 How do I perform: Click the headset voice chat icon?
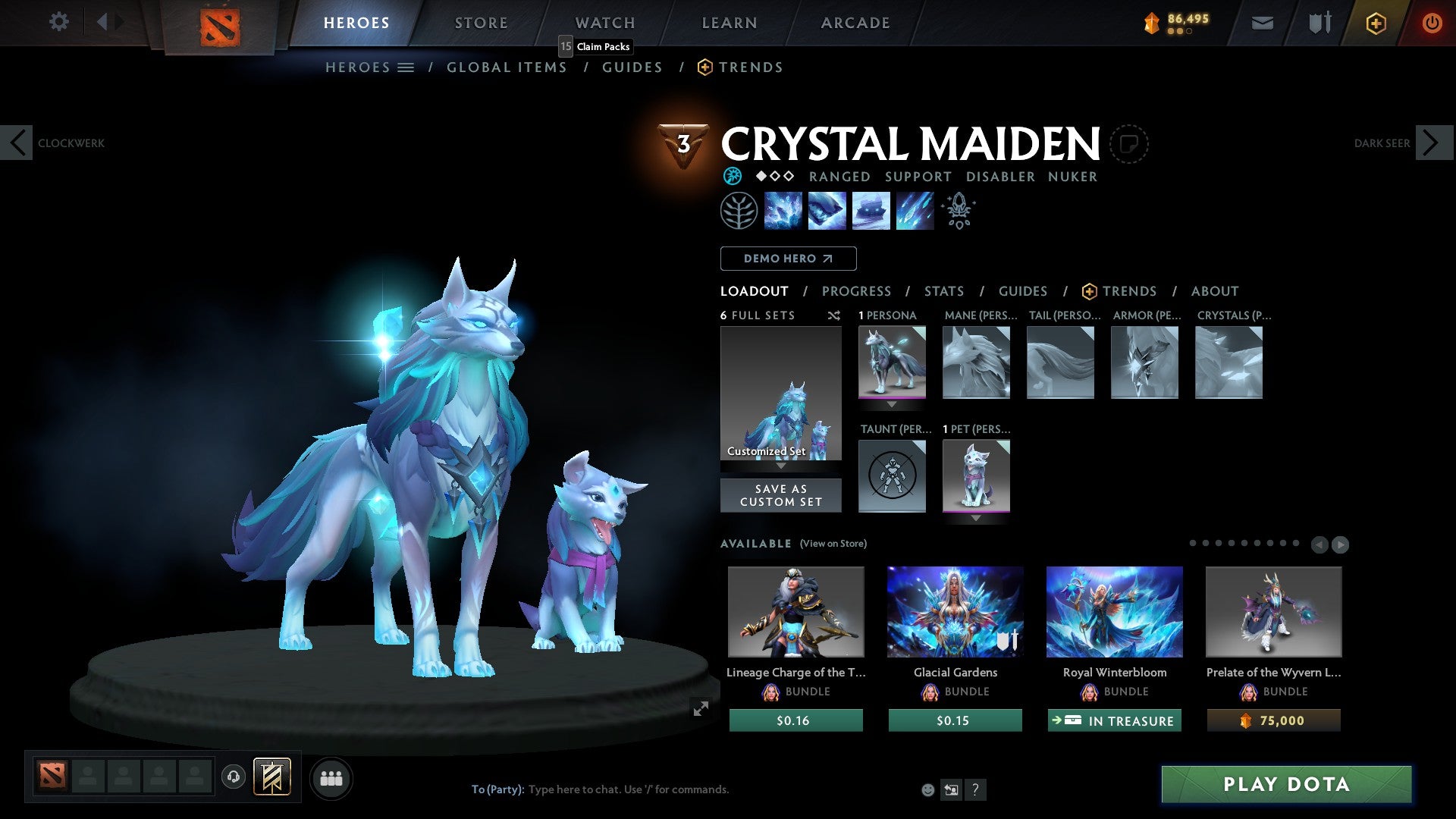[233, 777]
